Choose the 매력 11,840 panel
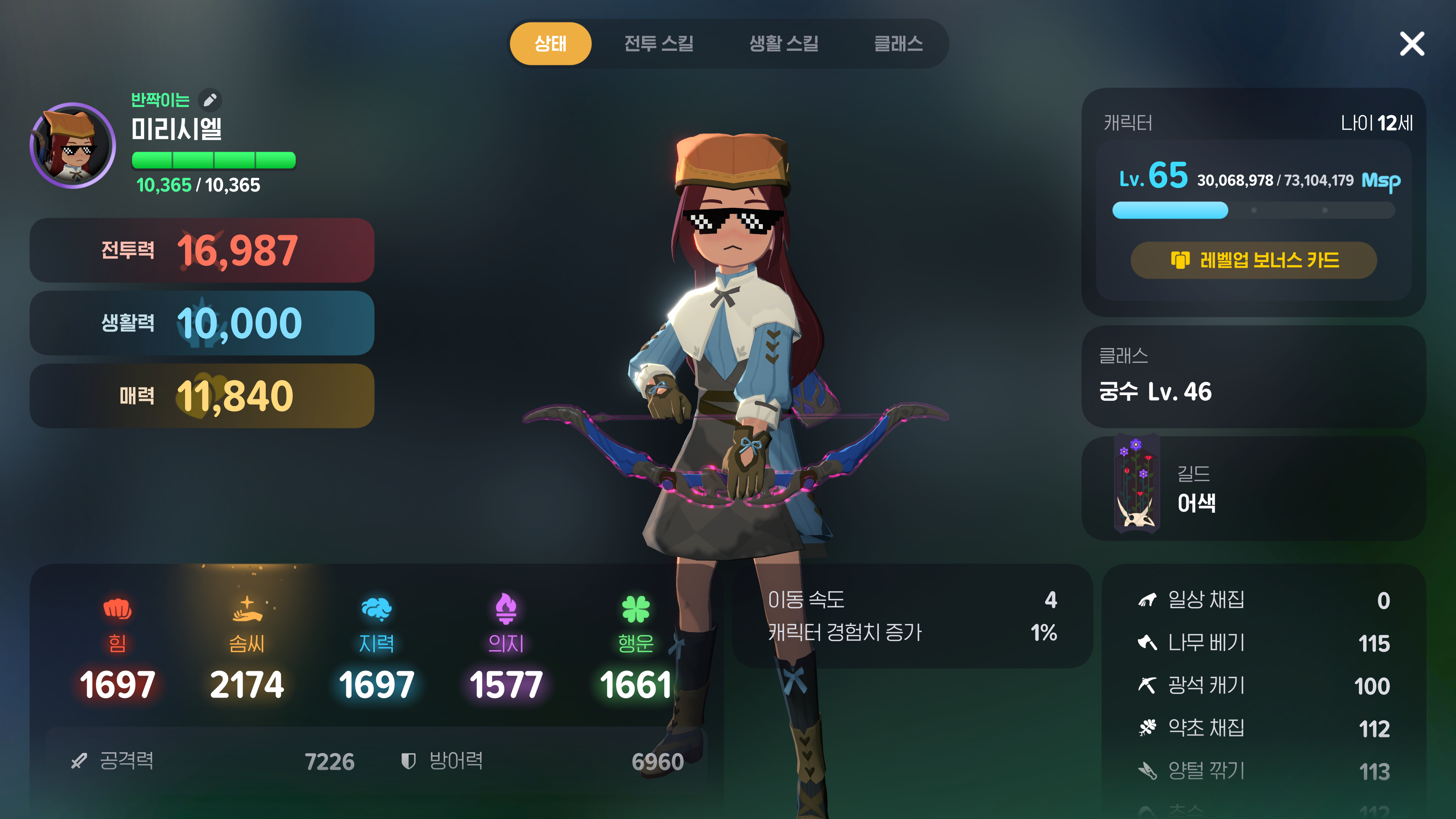Image resolution: width=1456 pixels, height=819 pixels. [202, 395]
